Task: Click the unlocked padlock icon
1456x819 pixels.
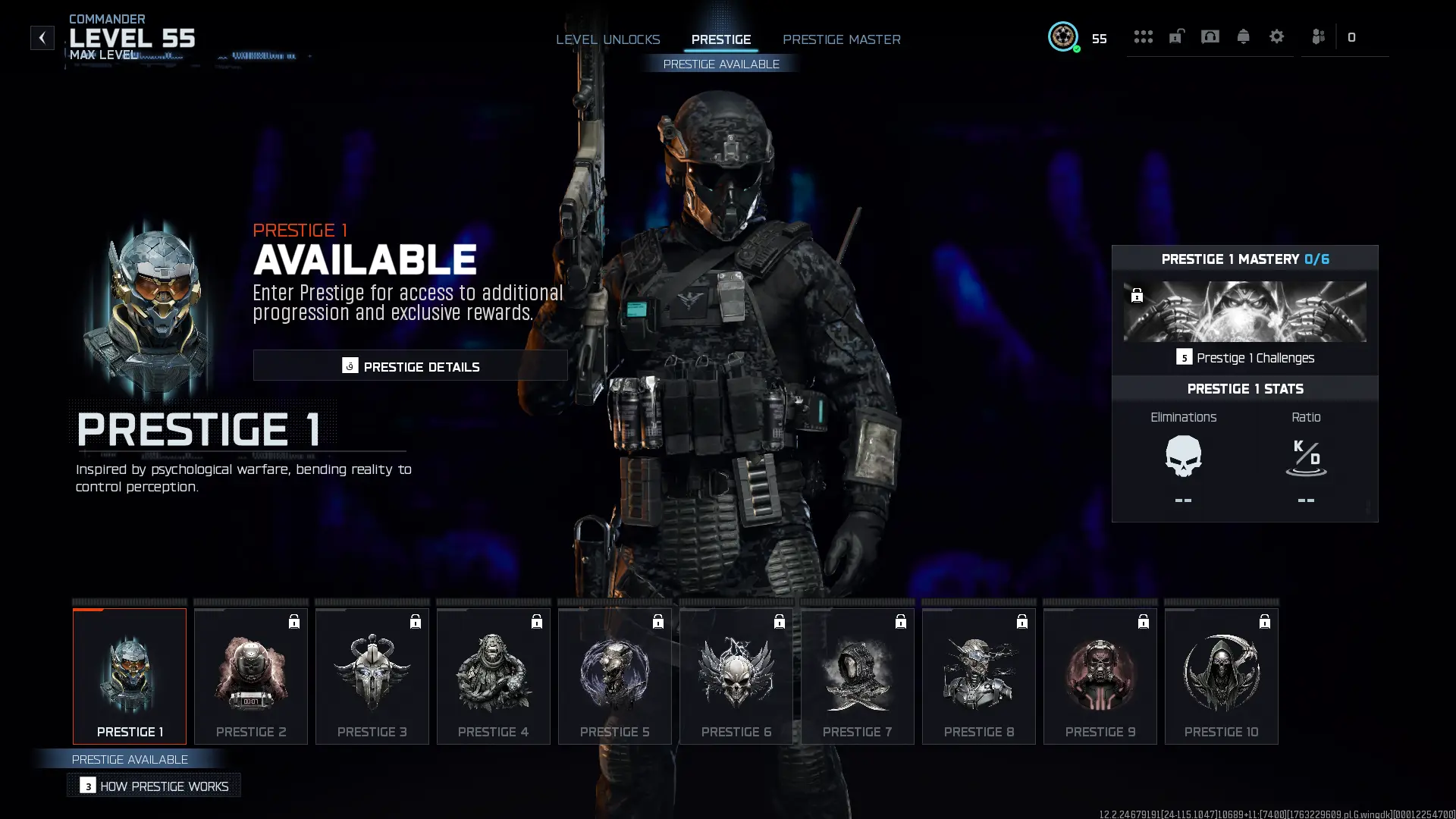Action: [1176, 36]
